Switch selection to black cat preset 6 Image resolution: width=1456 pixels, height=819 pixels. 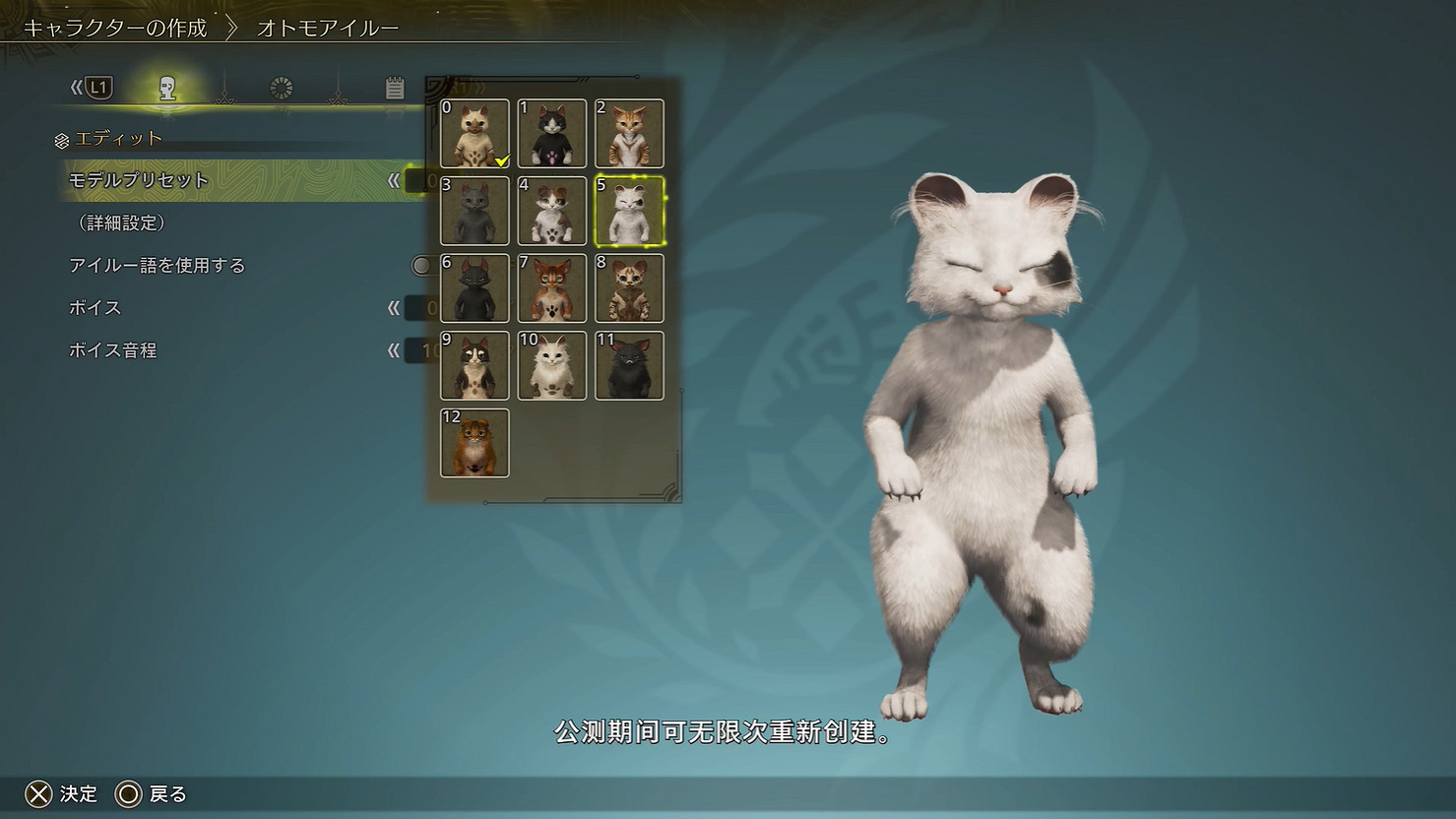[x=475, y=288]
